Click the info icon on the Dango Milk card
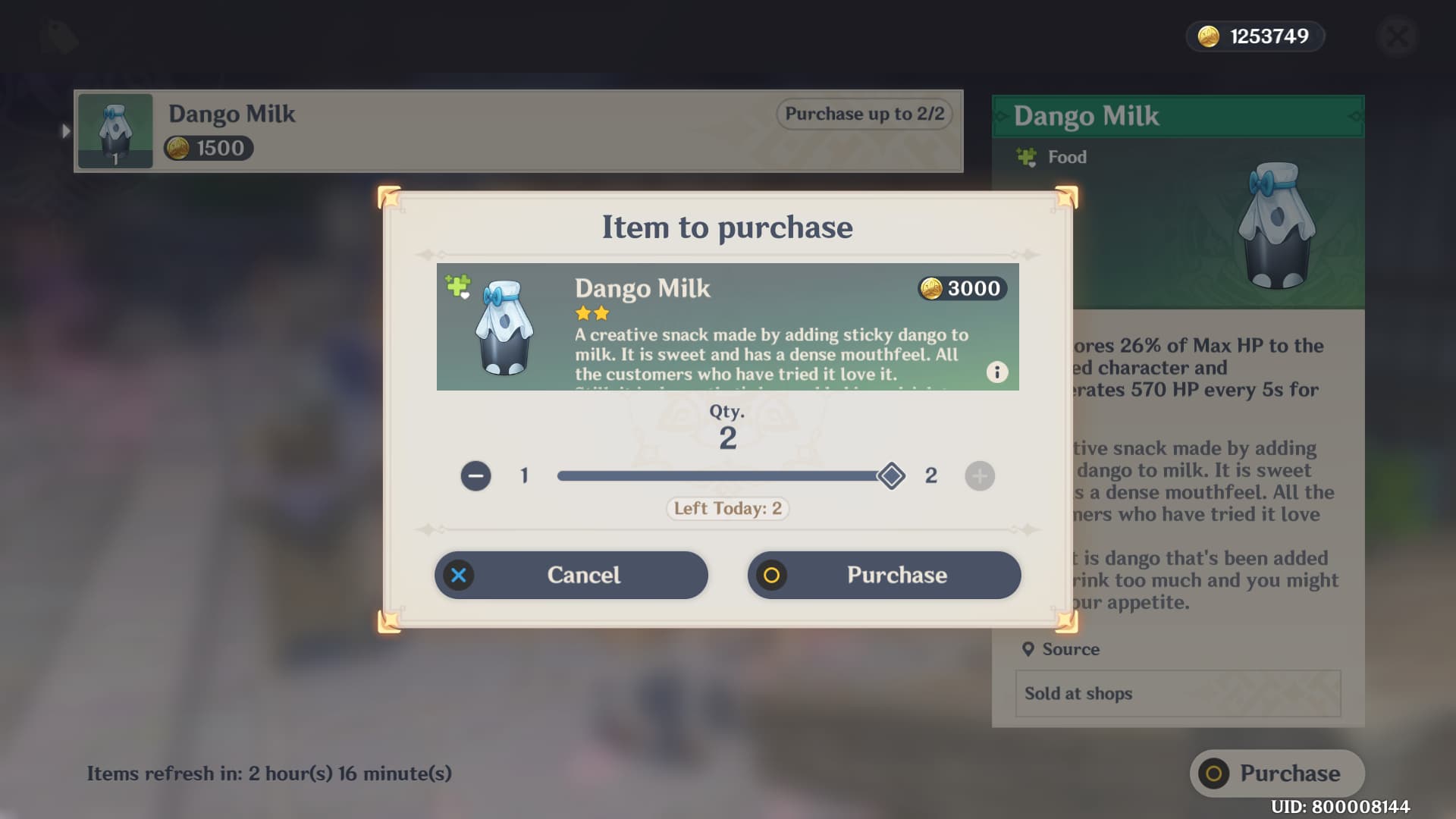This screenshot has width=1456, height=819. [x=997, y=372]
